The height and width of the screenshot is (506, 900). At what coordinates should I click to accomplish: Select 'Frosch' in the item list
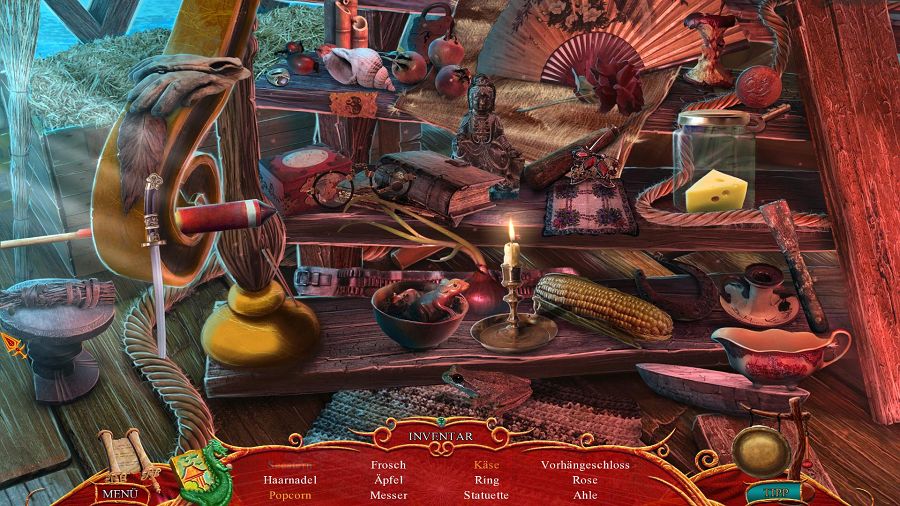pyautogui.click(x=388, y=465)
